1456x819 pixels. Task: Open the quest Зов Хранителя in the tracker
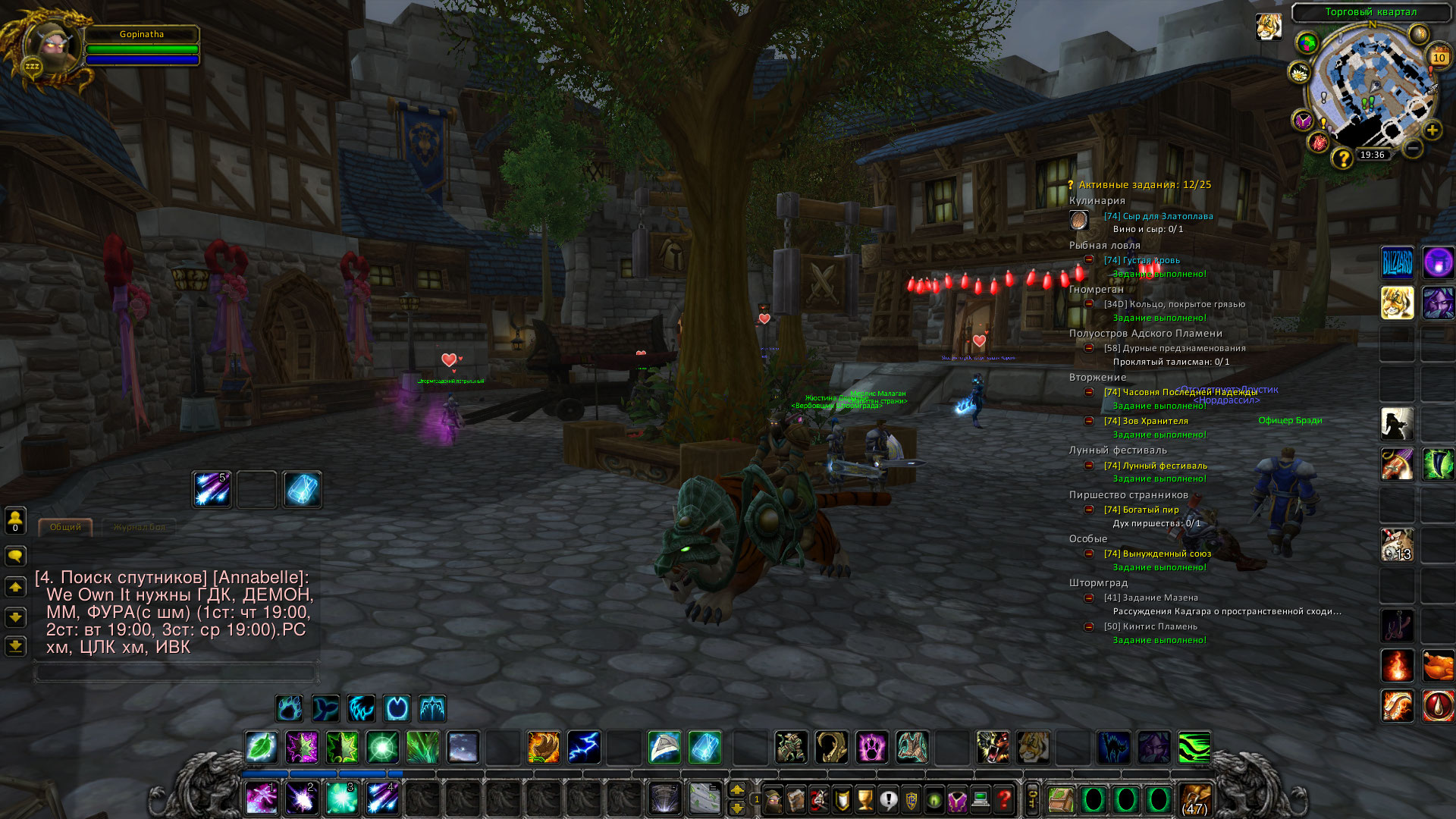[1148, 422]
